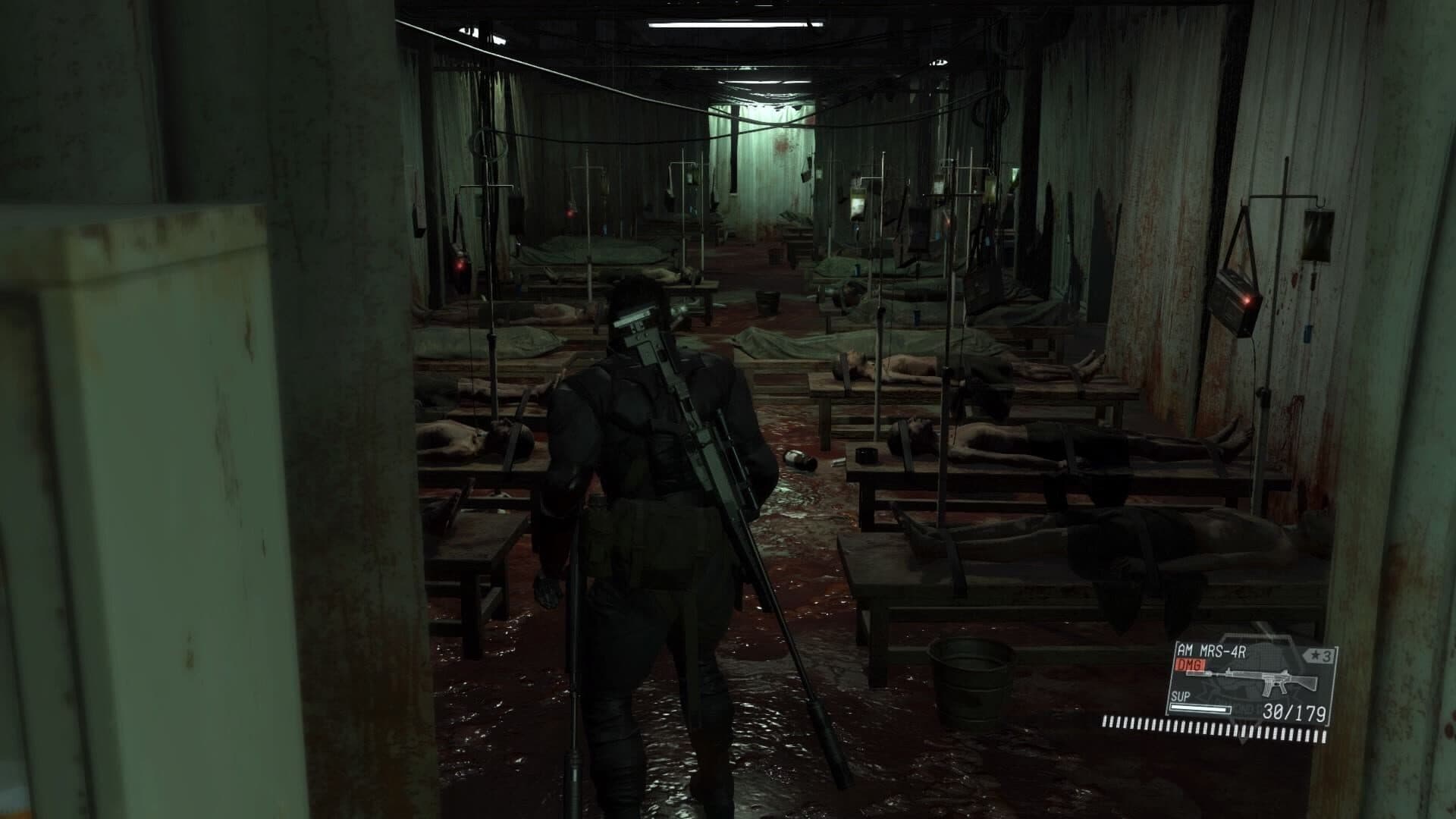Collapse the ammo counter display
Image resolution: width=1456 pixels, height=819 pixels.
coord(1293,713)
